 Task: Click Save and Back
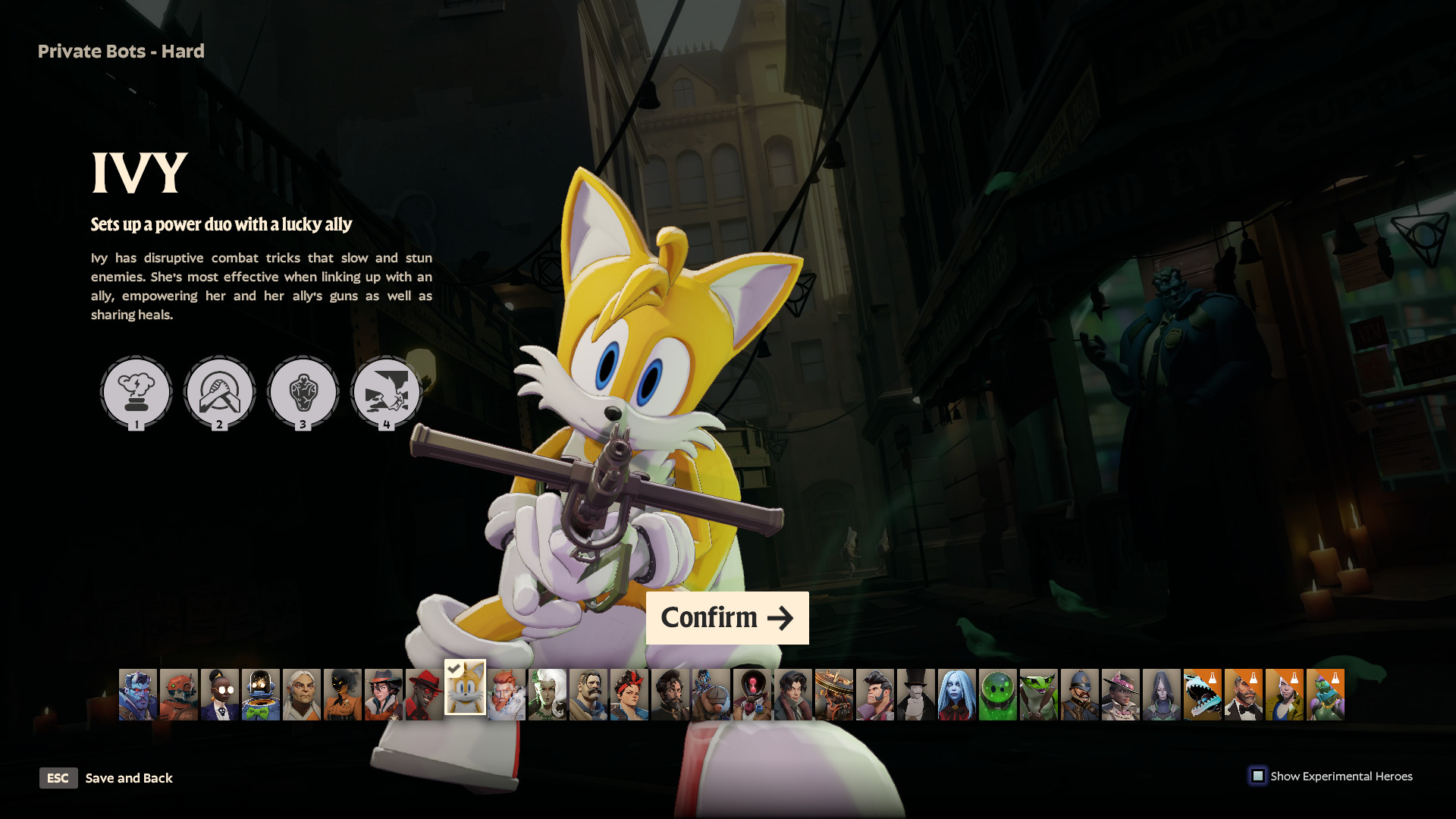coord(129,778)
